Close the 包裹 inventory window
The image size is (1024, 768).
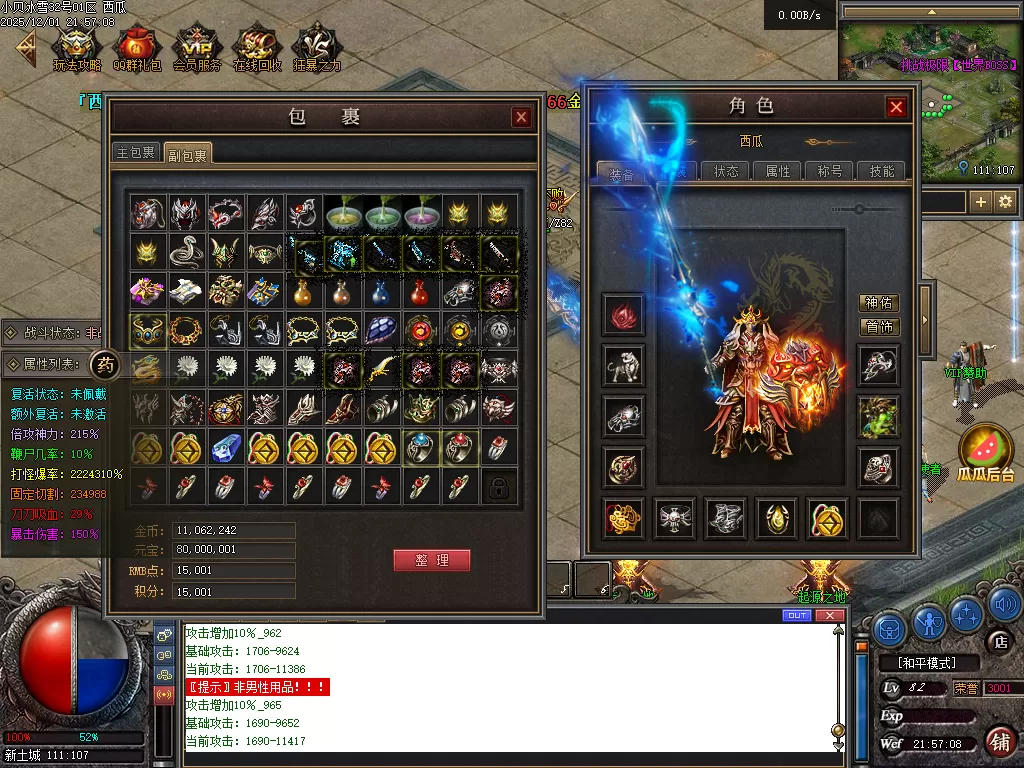tap(521, 117)
